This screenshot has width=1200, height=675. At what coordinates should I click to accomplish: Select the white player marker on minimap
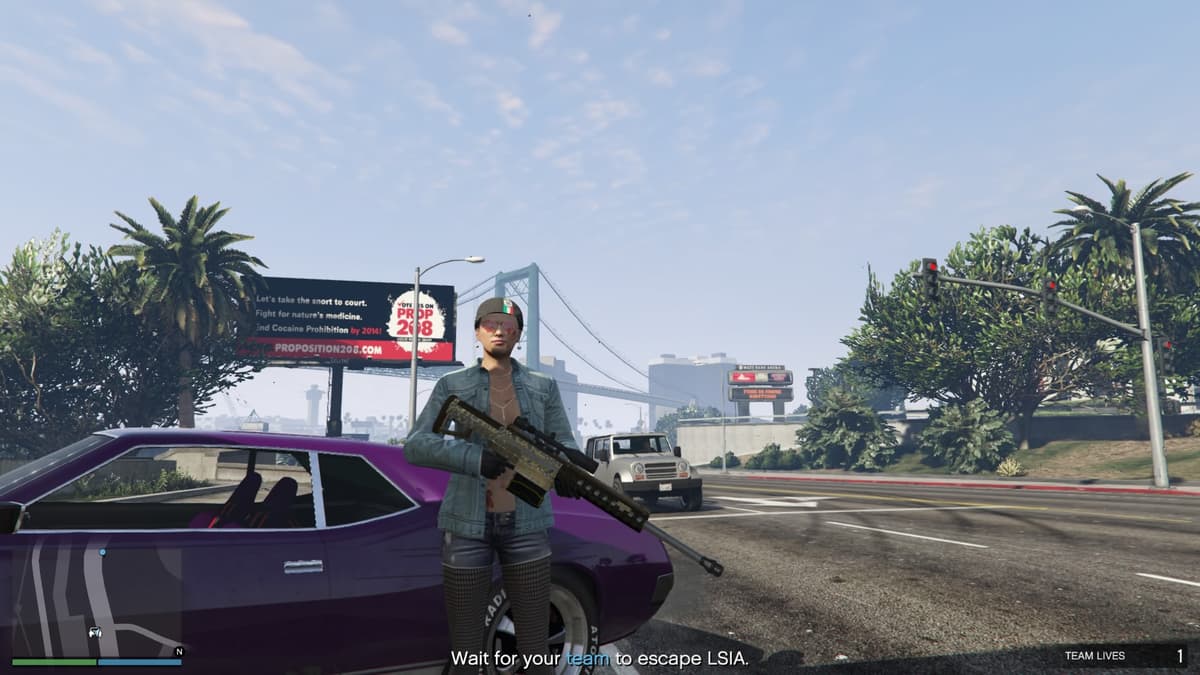[x=95, y=632]
